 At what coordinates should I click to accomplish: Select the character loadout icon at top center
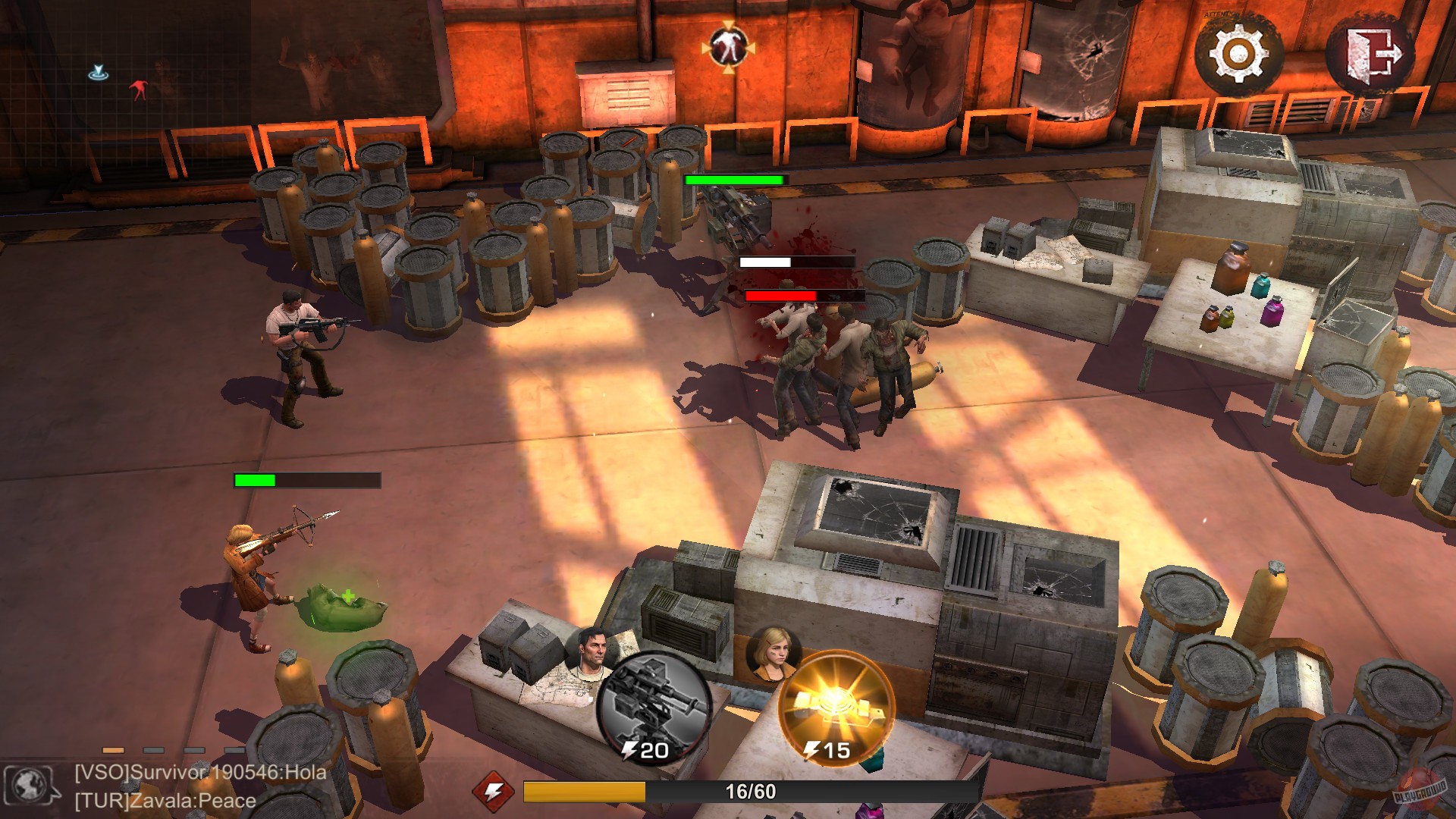[727, 47]
